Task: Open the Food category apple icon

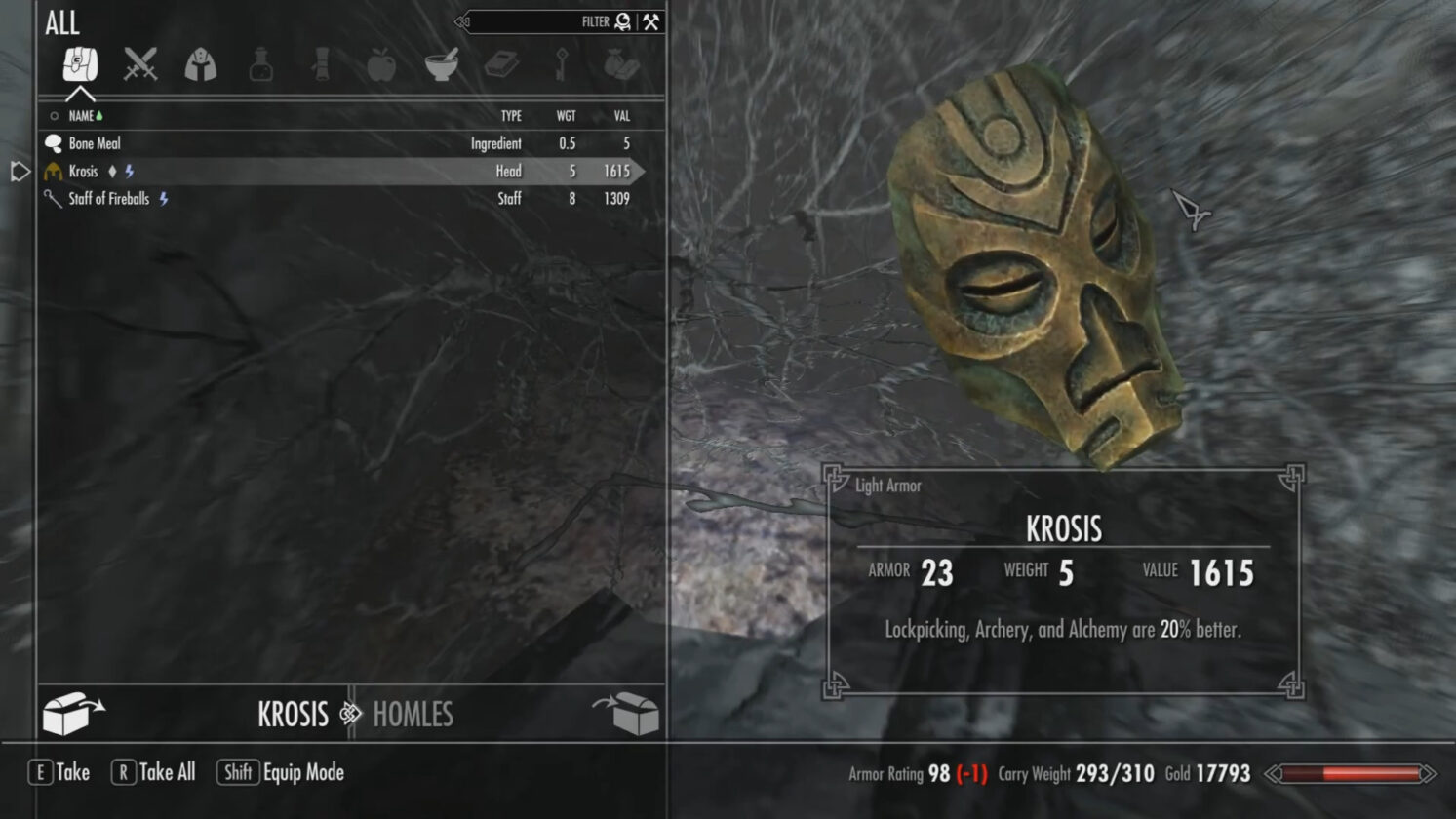Action: 381,66
